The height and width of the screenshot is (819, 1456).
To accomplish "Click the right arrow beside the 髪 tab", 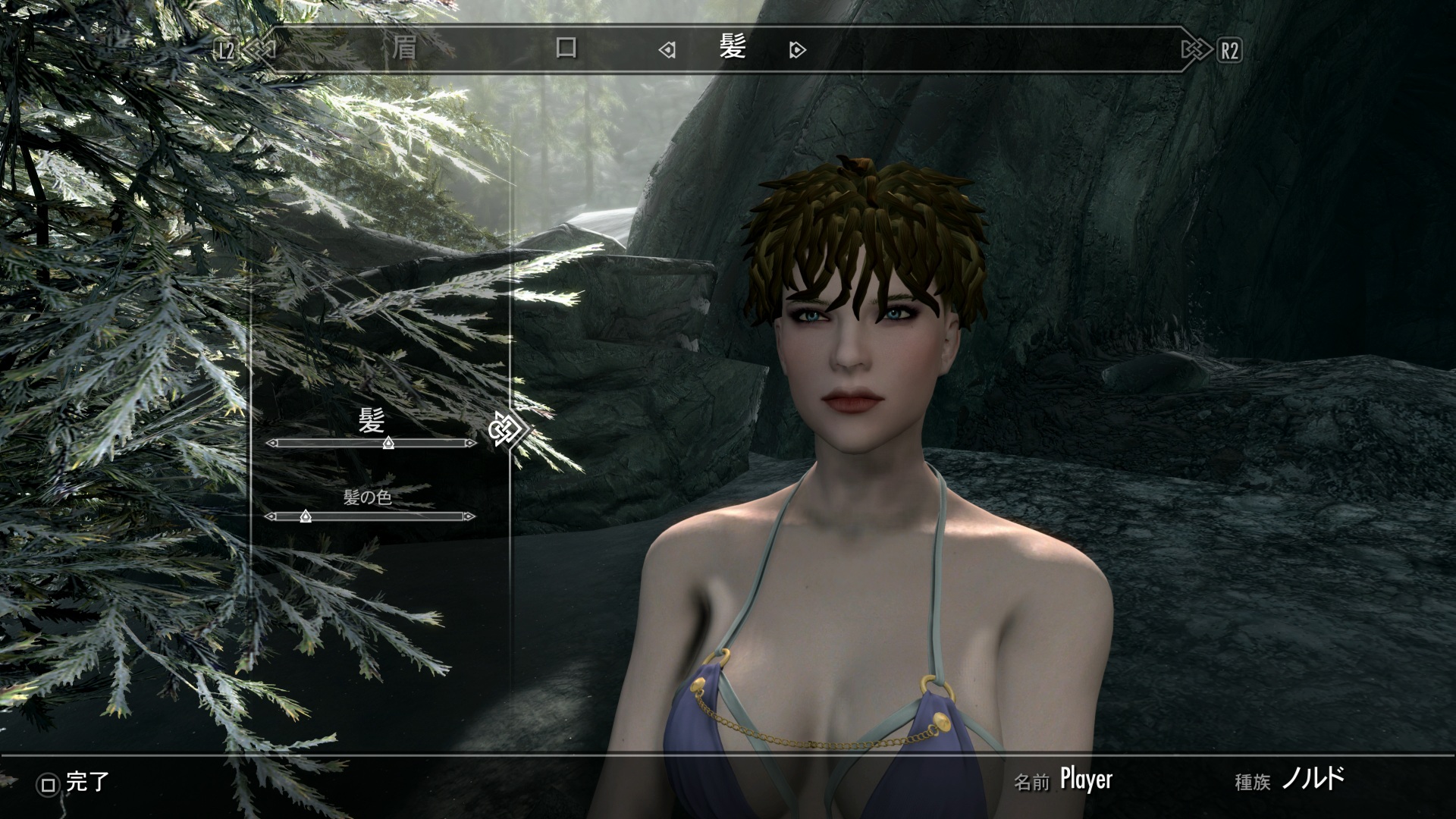I will pyautogui.click(x=797, y=50).
